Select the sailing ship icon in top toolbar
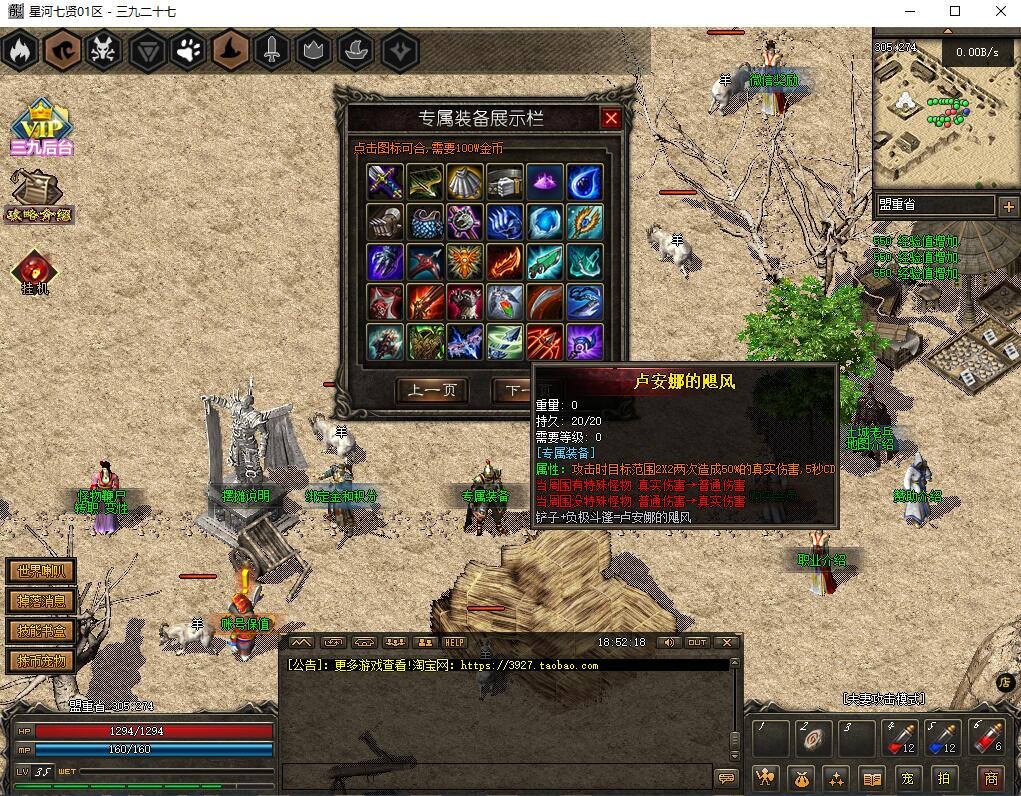The image size is (1021, 796). pyautogui.click(x=356, y=51)
